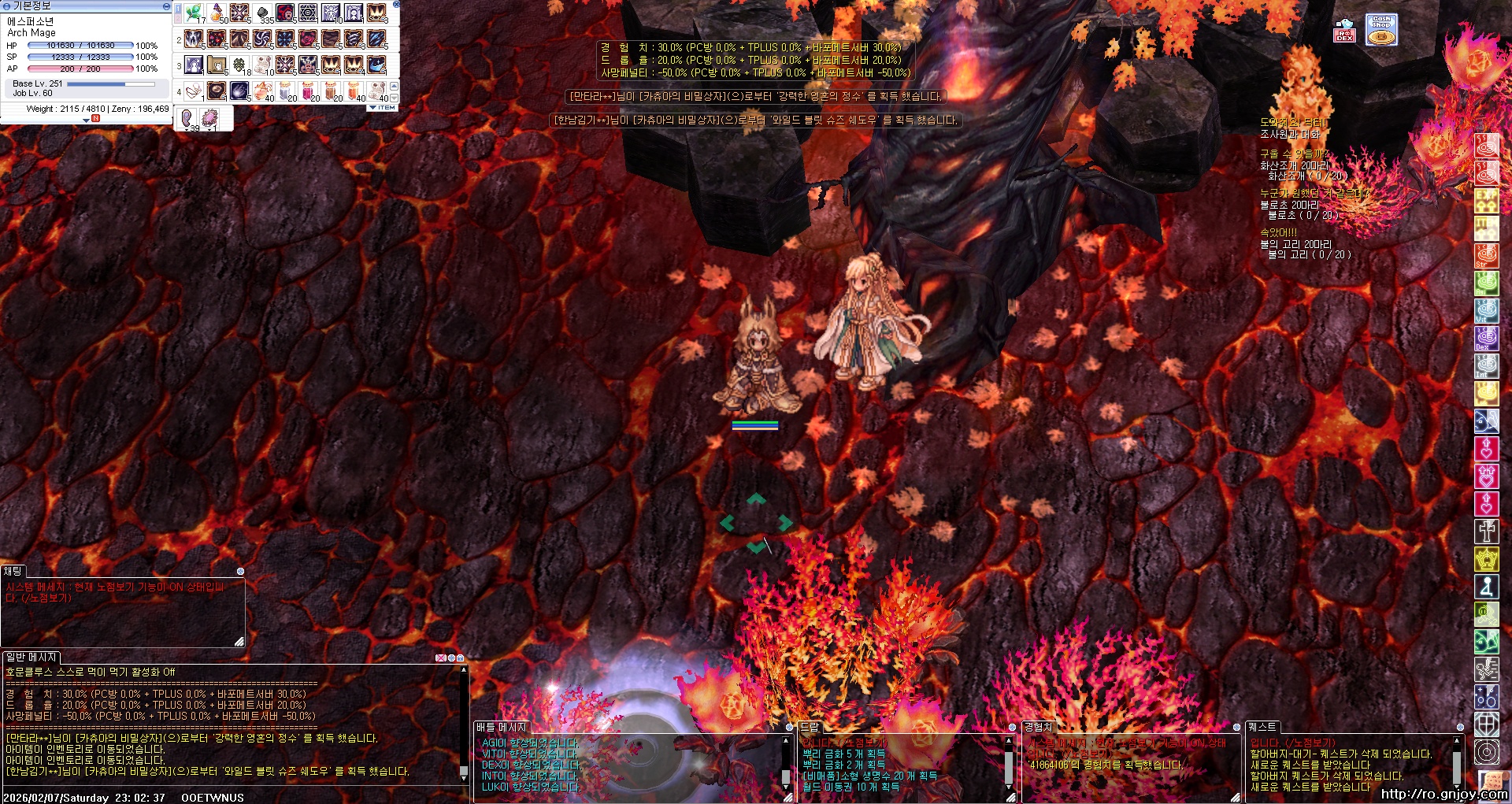
Task: Use the green leaf item slot
Action: click(194, 13)
